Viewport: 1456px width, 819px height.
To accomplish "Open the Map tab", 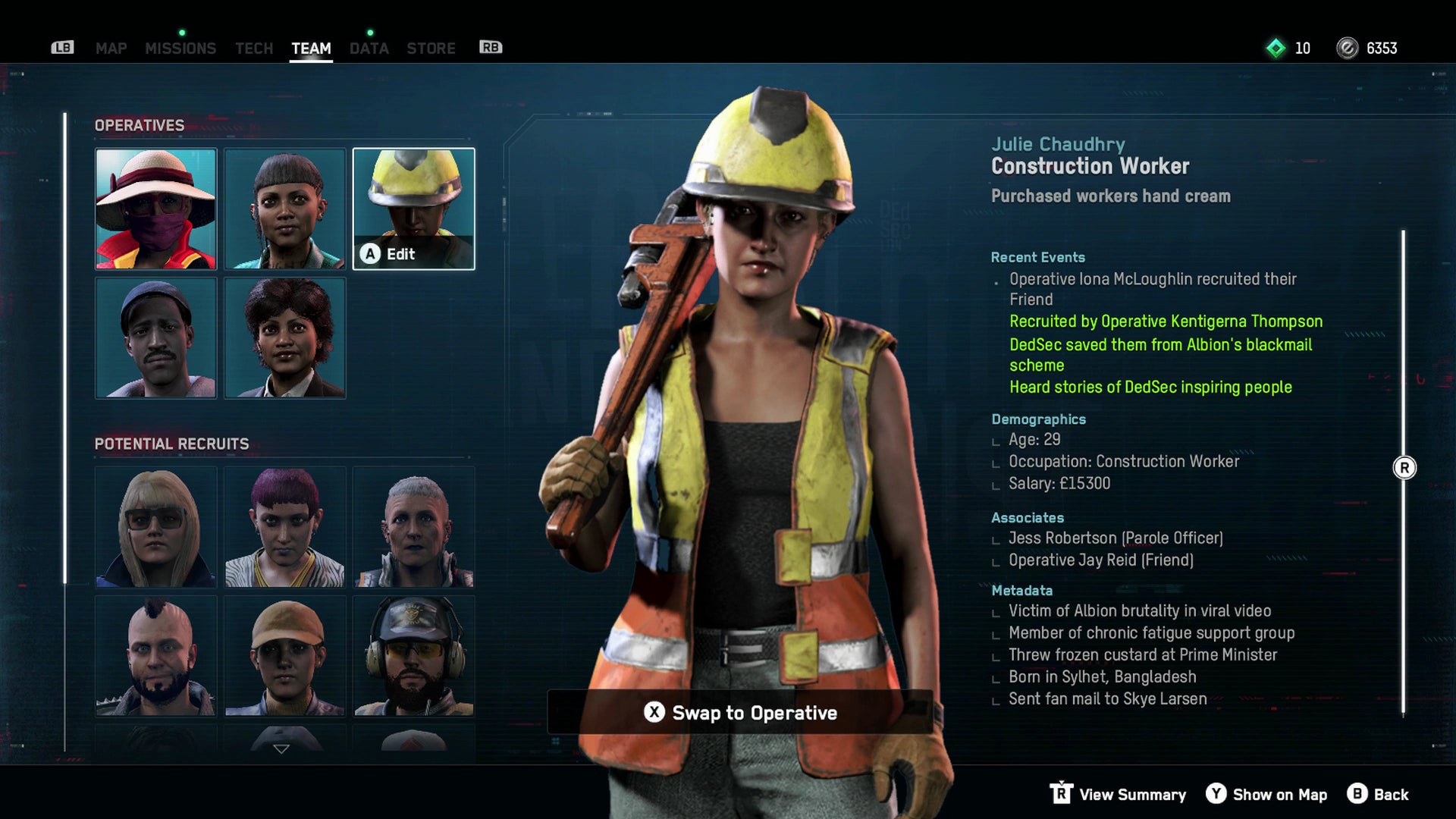I will 111,49.
